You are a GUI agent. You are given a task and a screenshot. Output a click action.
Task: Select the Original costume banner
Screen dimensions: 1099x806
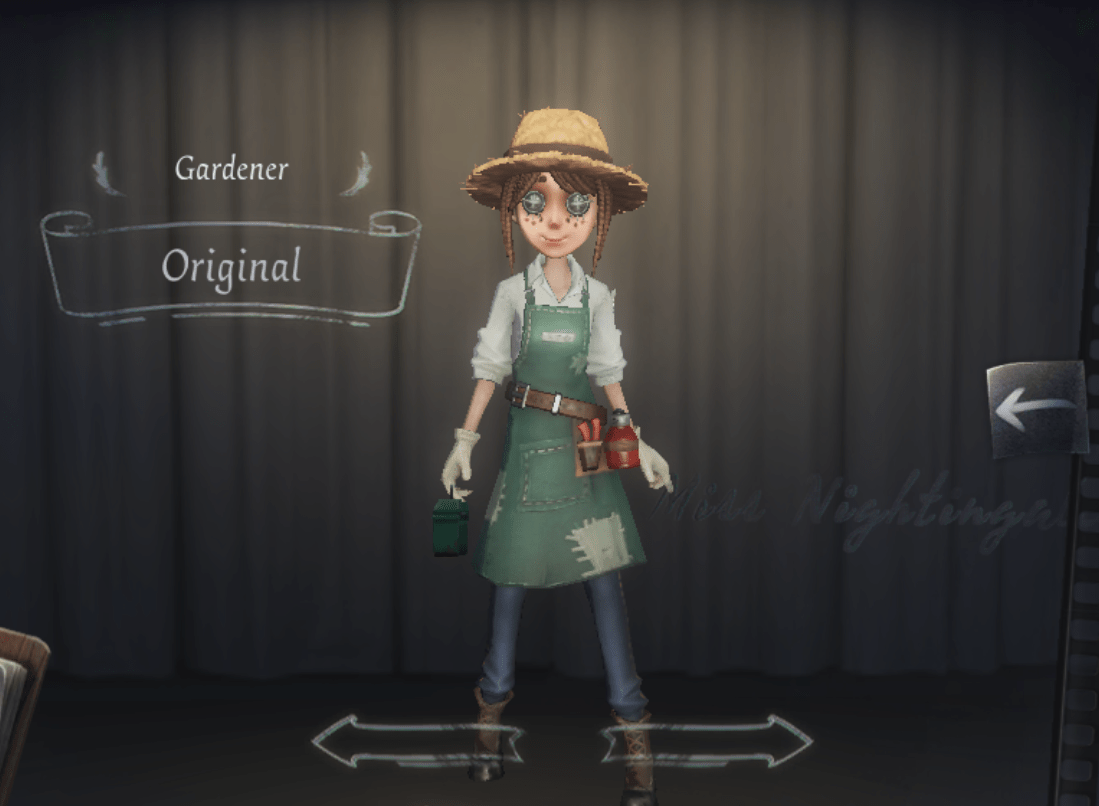point(231,266)
